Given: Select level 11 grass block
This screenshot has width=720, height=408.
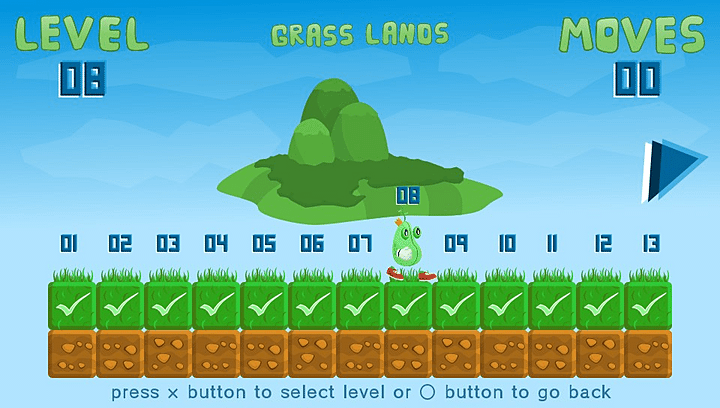Looking at the screenshot, I should pos(552,305).
